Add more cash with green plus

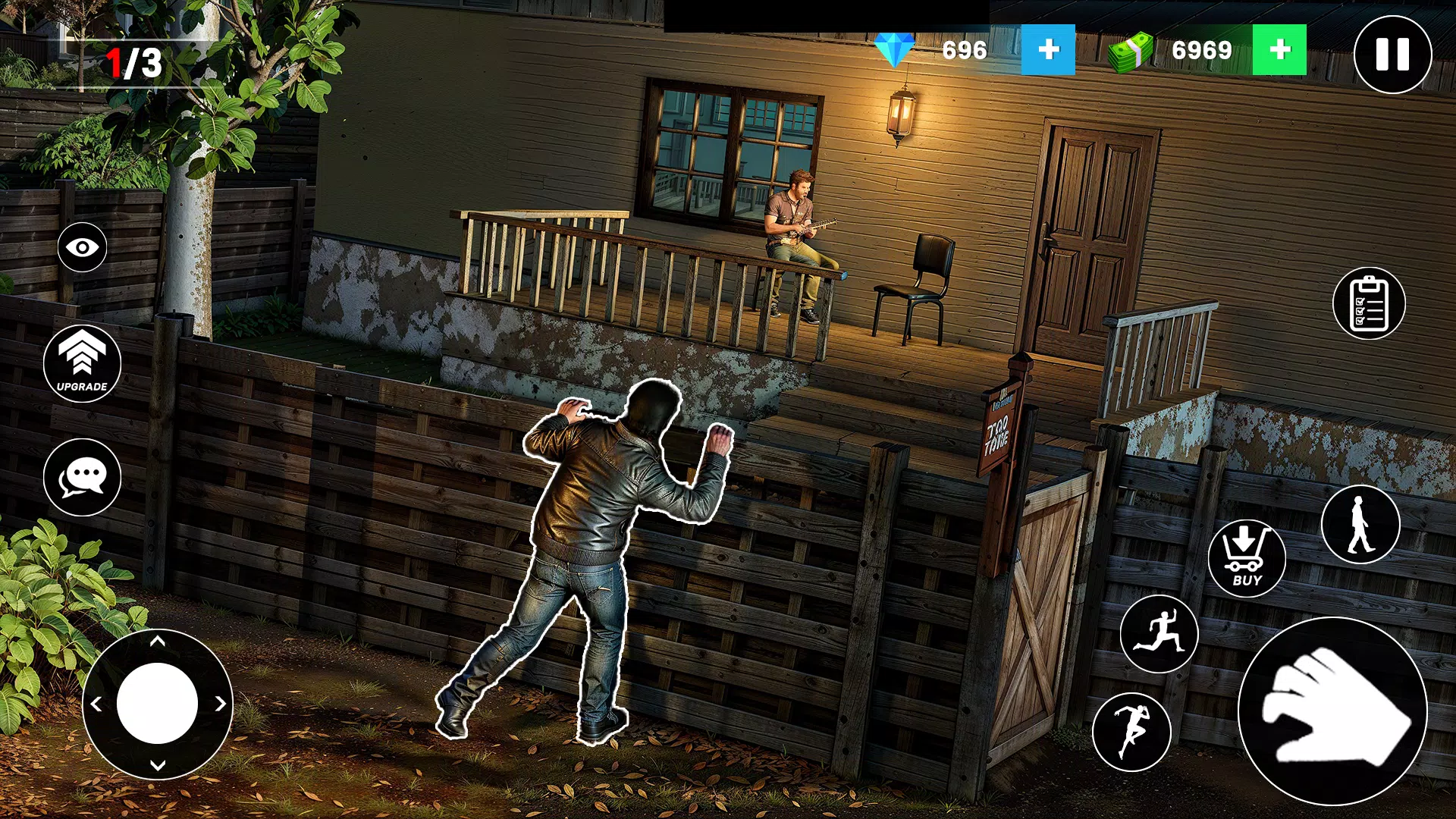coord(1279,50)
